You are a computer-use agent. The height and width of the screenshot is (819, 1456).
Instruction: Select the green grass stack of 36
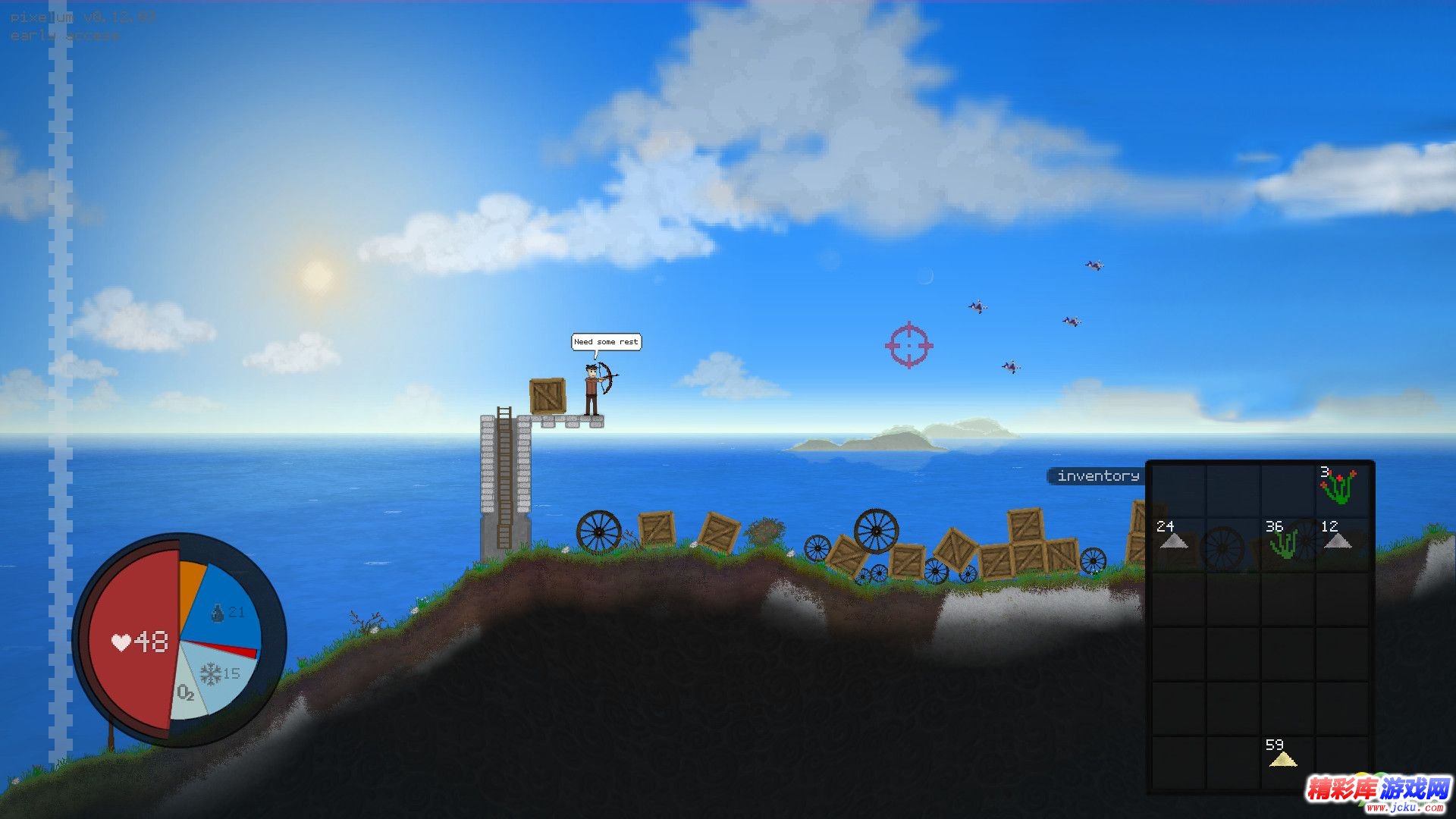coord(1285,541)
